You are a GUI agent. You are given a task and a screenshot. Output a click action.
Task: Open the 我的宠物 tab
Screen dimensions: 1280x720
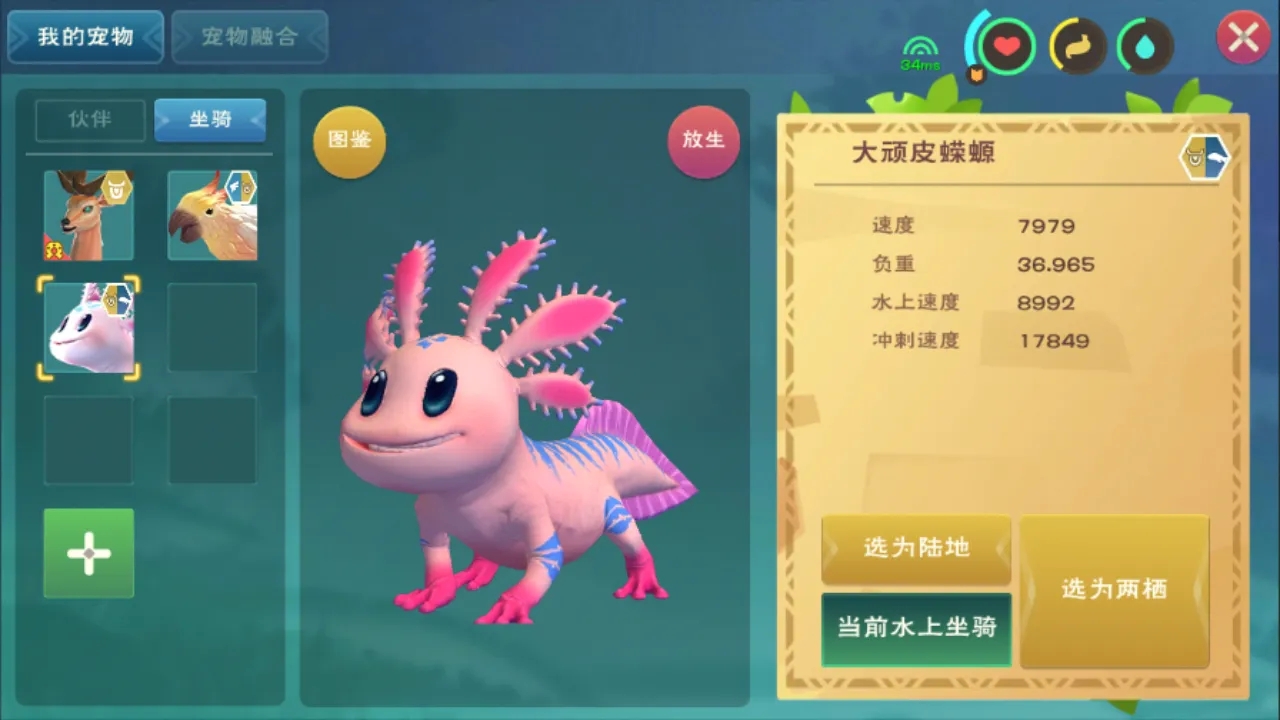click(85, 35)
